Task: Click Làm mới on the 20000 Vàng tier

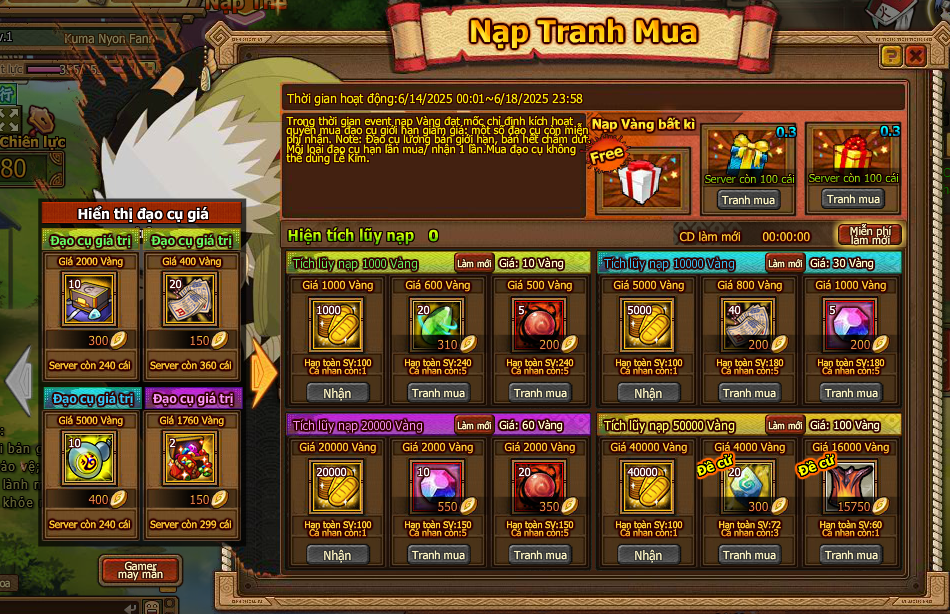Action: [x=474, y=425]
